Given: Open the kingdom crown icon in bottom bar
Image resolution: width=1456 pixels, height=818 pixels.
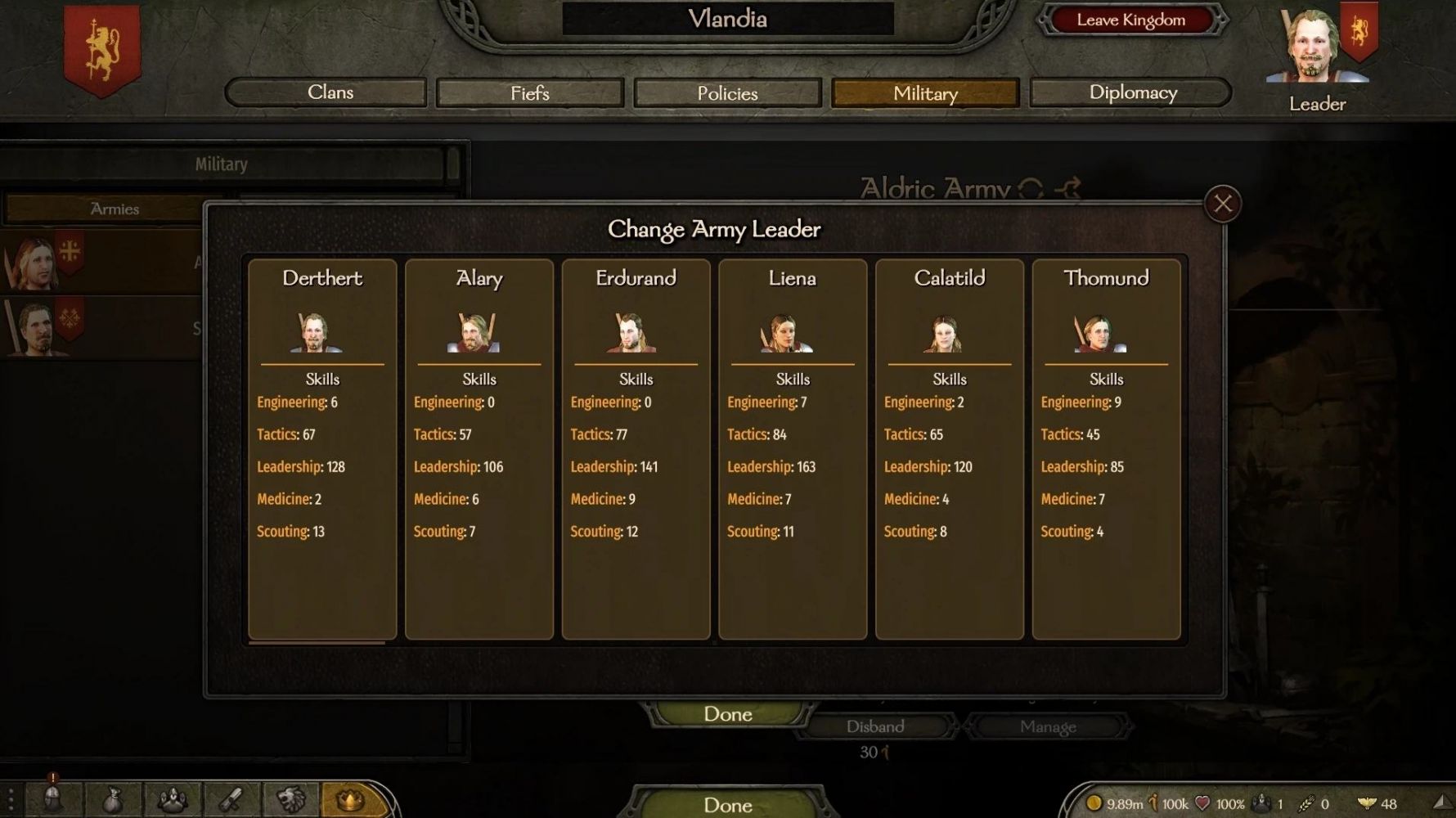Looking at the screenshot, I should click(350, 799).
